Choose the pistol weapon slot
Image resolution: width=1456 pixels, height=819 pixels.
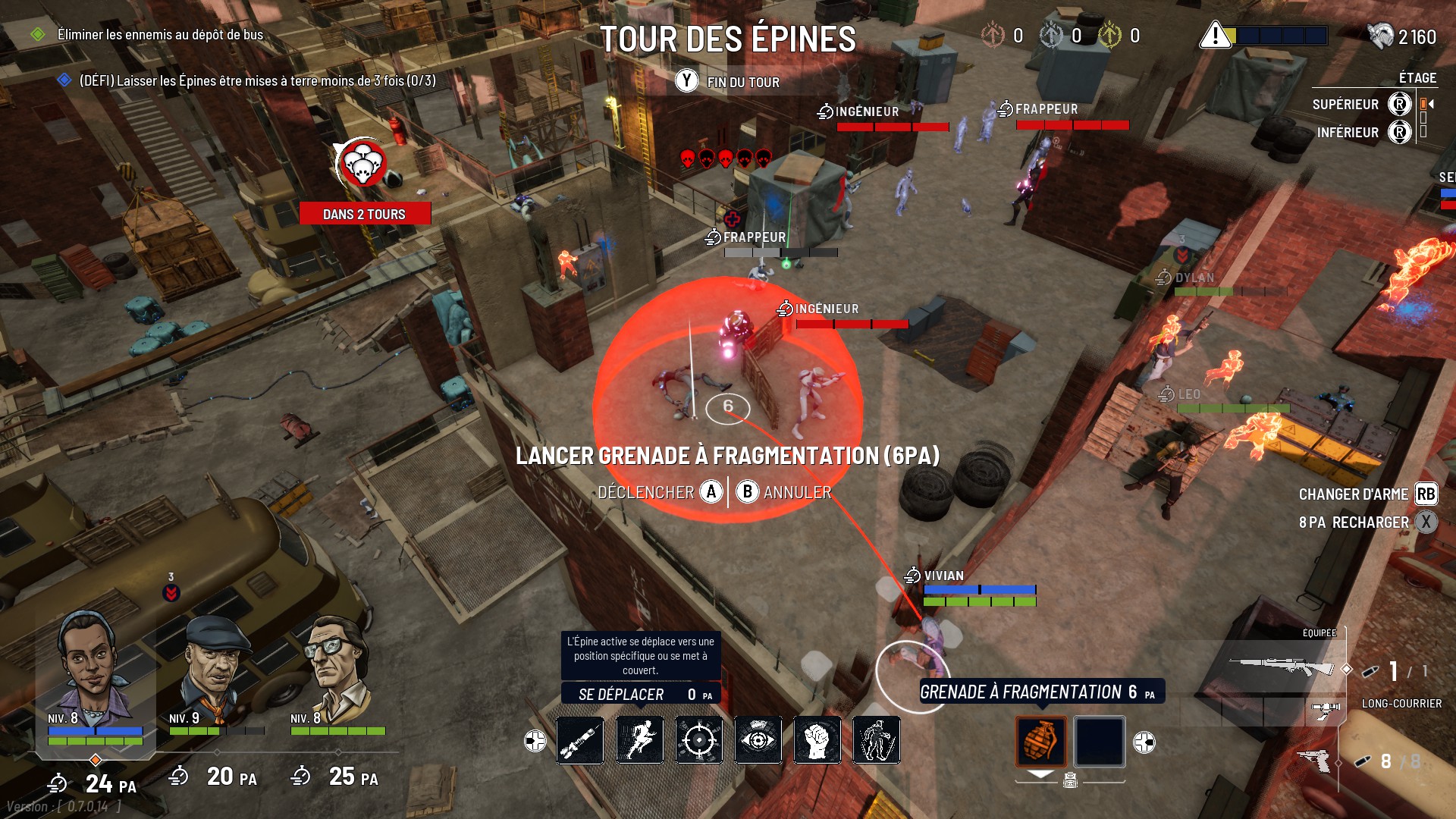pyautogui.click(x=1316, y=759)
